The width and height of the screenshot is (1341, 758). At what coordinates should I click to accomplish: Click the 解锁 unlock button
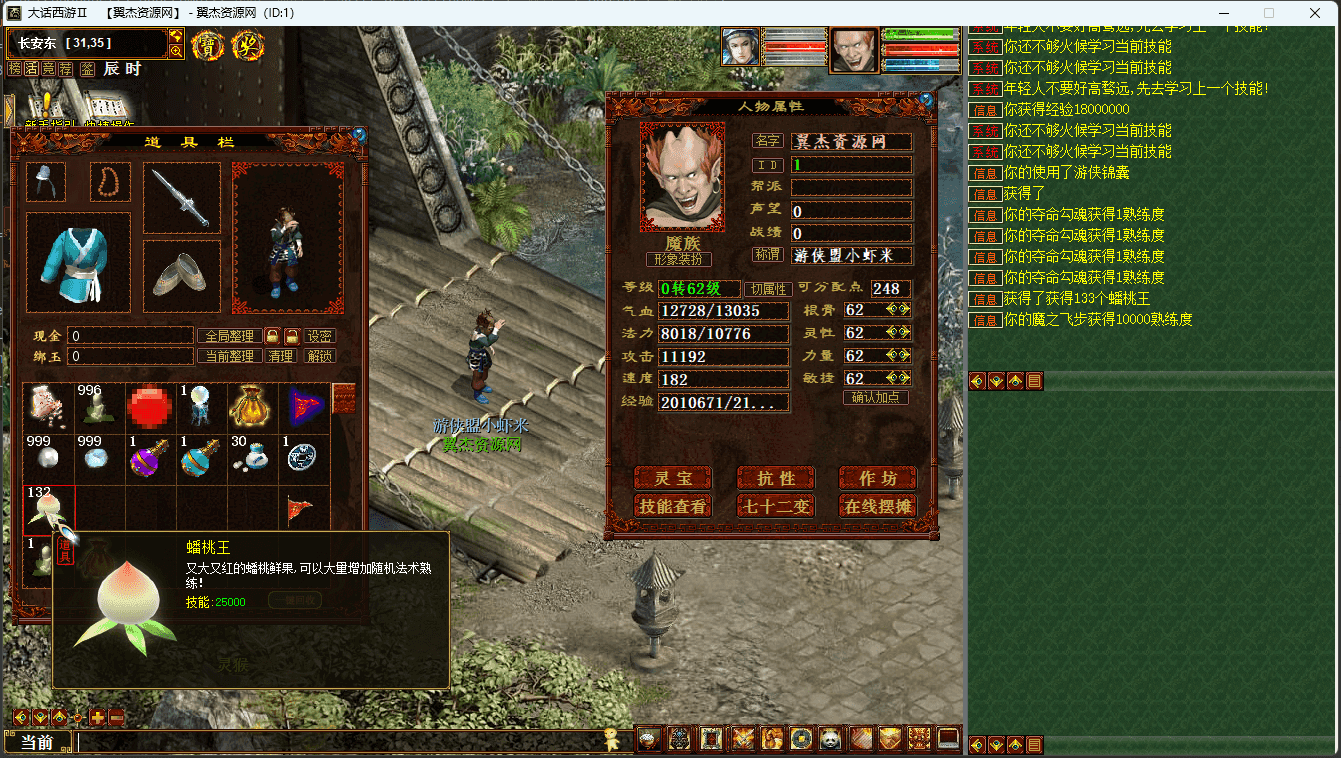(320, 356)
